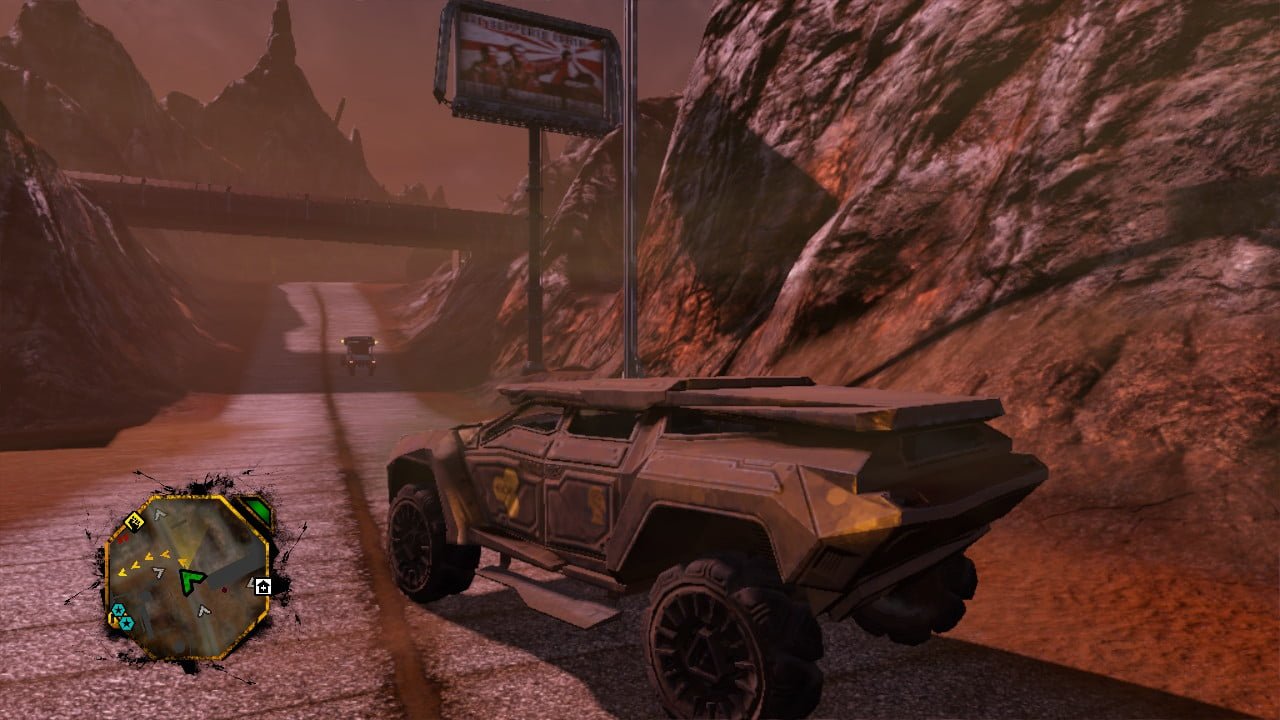
Task: Select the yellow fist mission marker
Action: 136,520
